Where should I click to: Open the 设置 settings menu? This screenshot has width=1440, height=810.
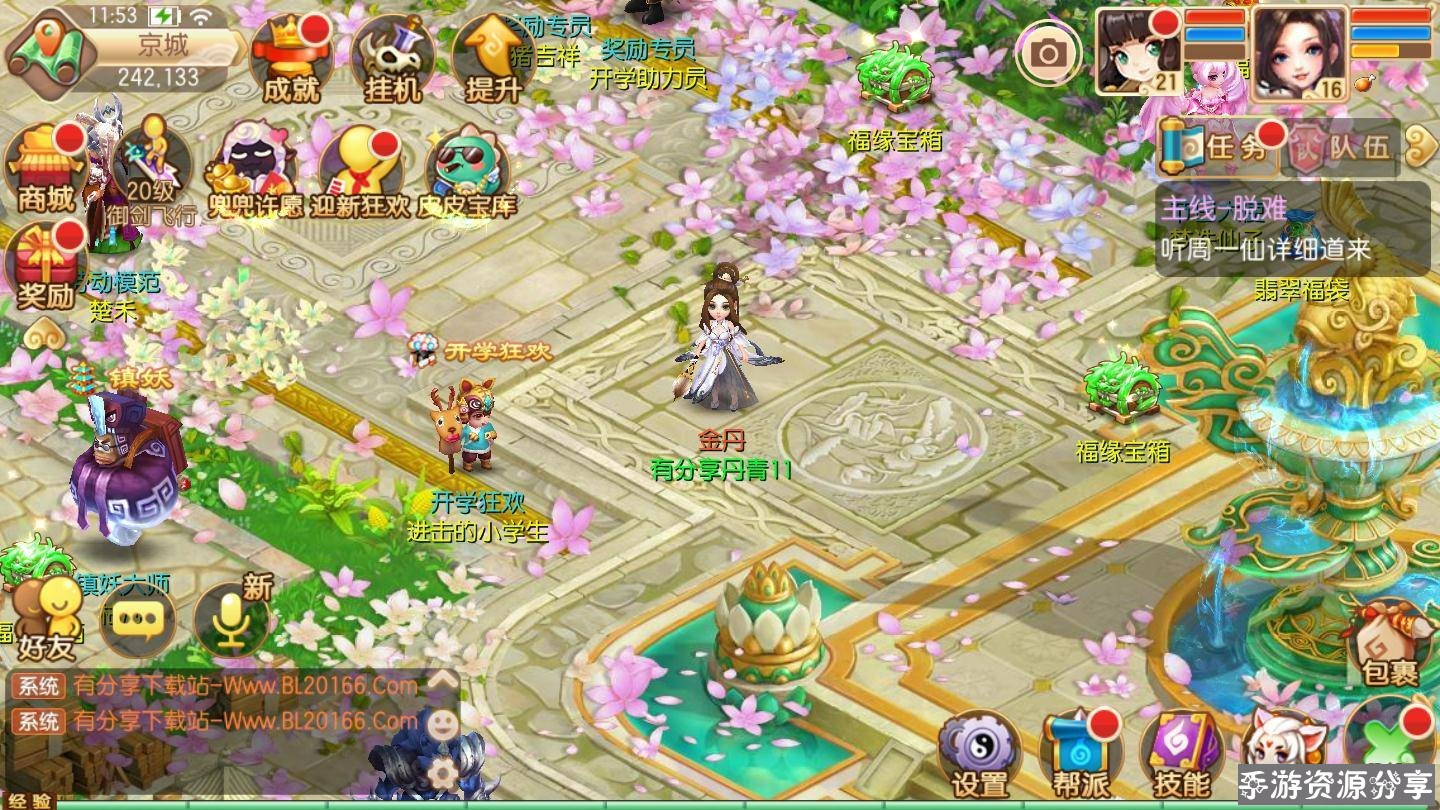pos(980,755)
